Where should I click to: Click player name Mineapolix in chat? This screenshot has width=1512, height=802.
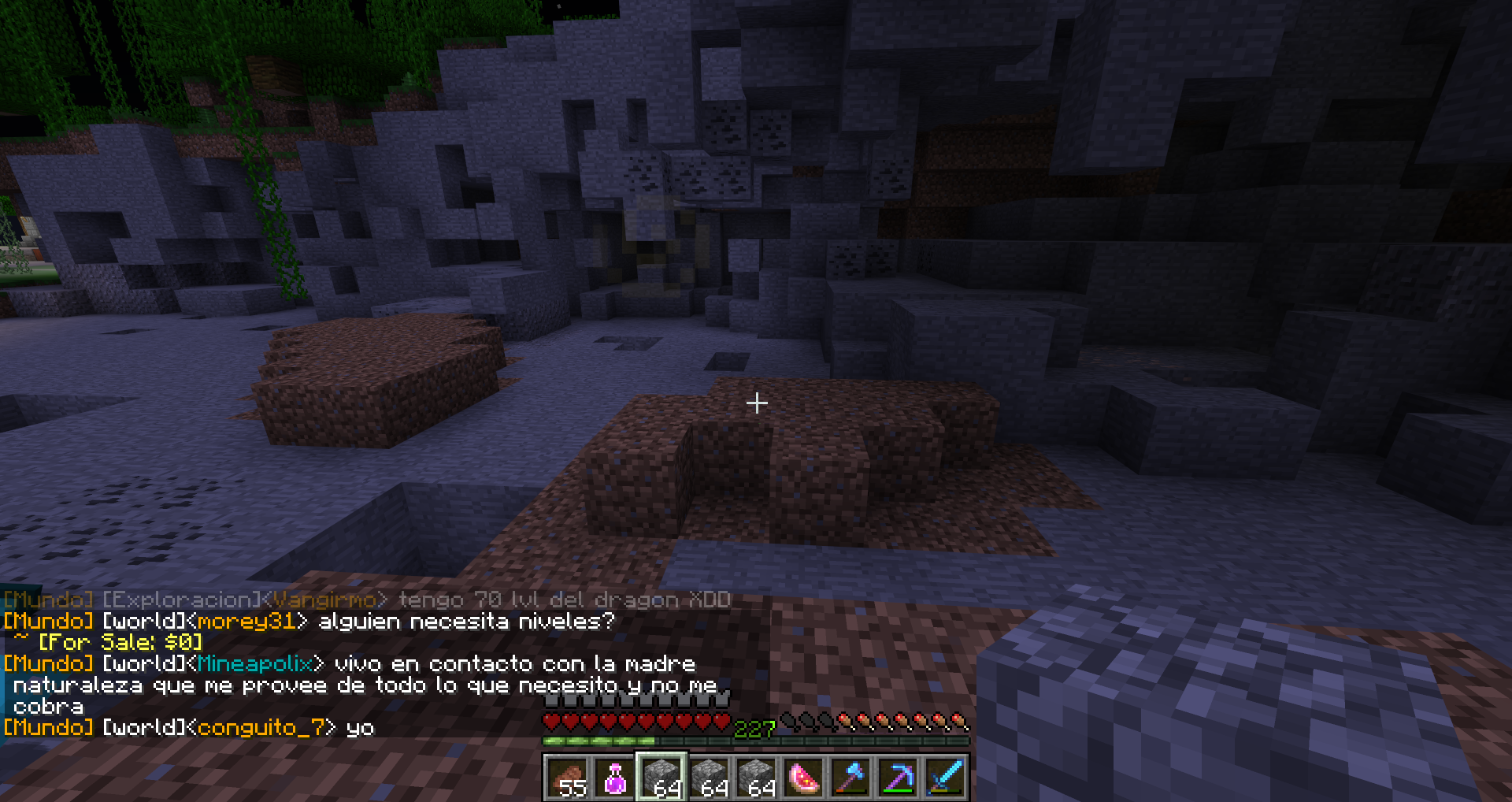point(254,663)
